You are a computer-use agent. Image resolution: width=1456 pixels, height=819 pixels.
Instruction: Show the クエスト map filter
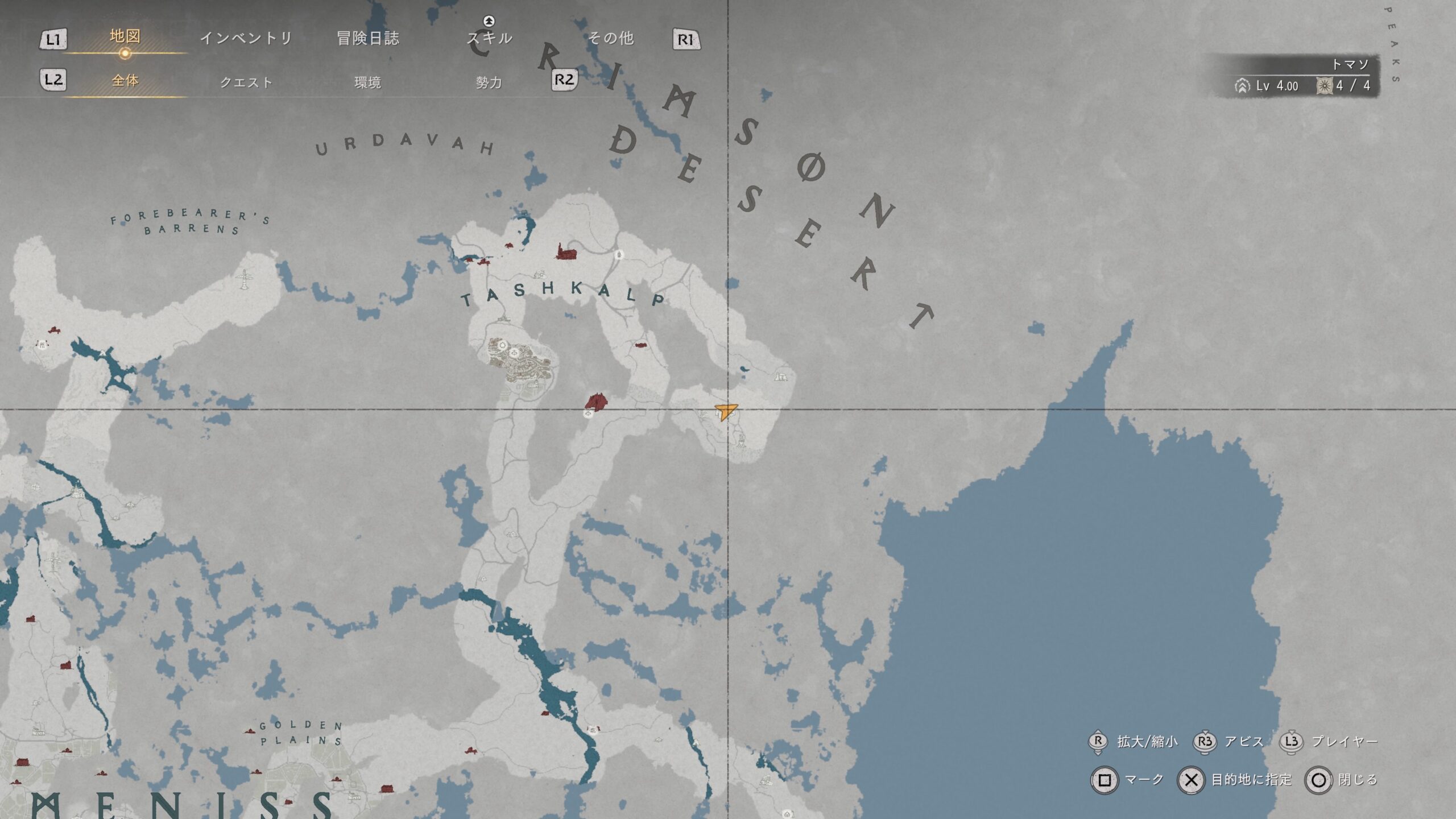coord(246,82)
